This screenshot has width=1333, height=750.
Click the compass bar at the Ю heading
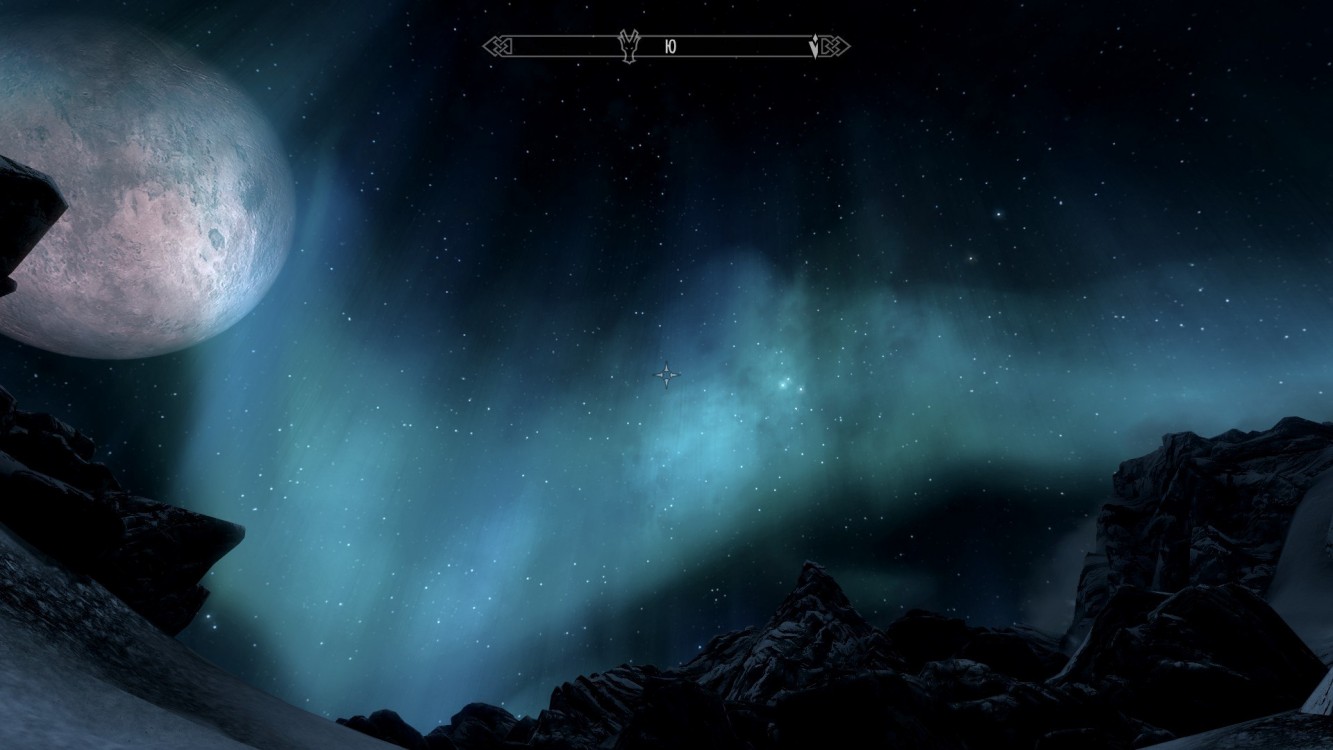pos(669,46)
